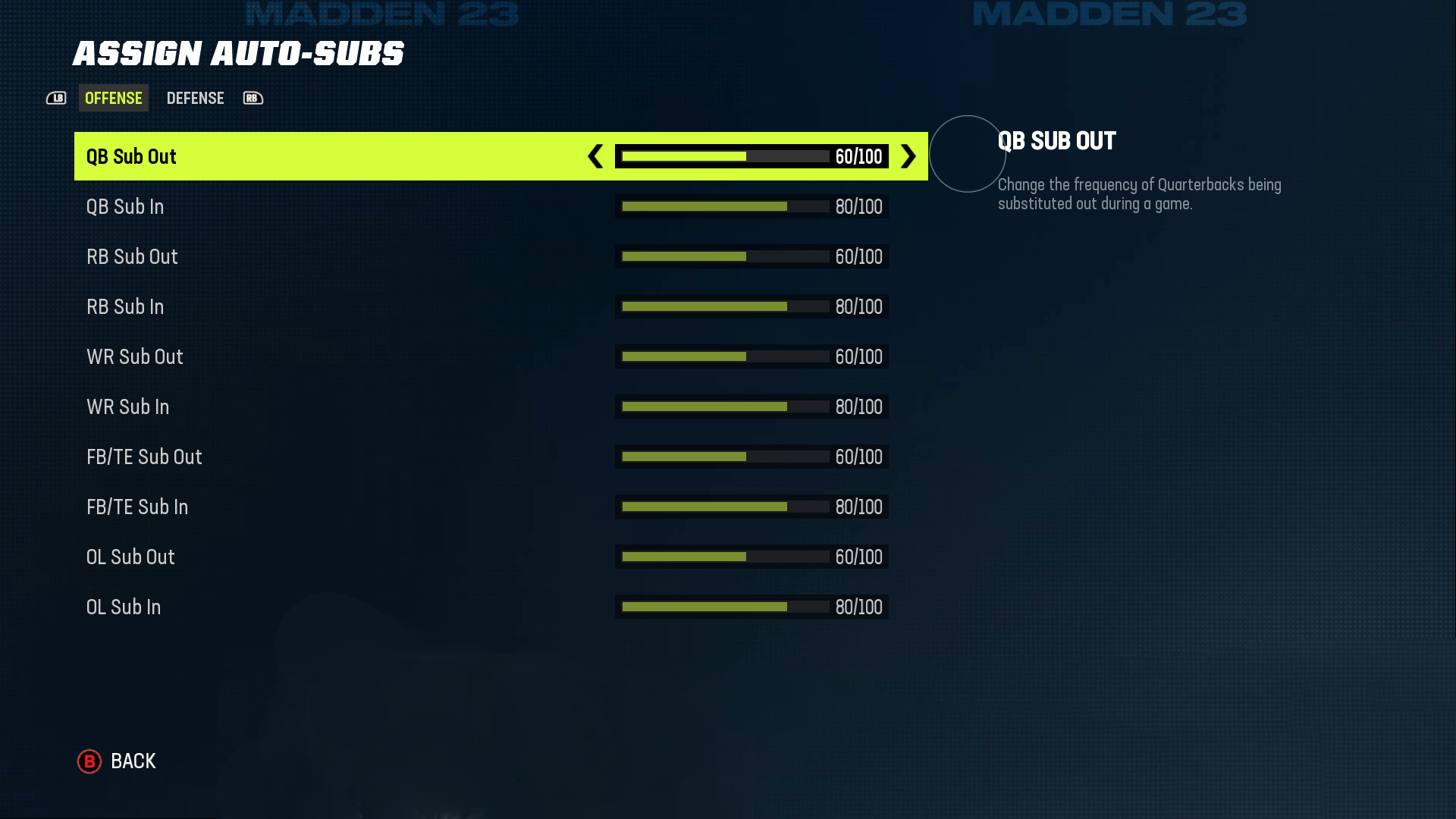
Task: Click the 60/100 value on RB Sub Out
Action: click(x=858, y=256)
